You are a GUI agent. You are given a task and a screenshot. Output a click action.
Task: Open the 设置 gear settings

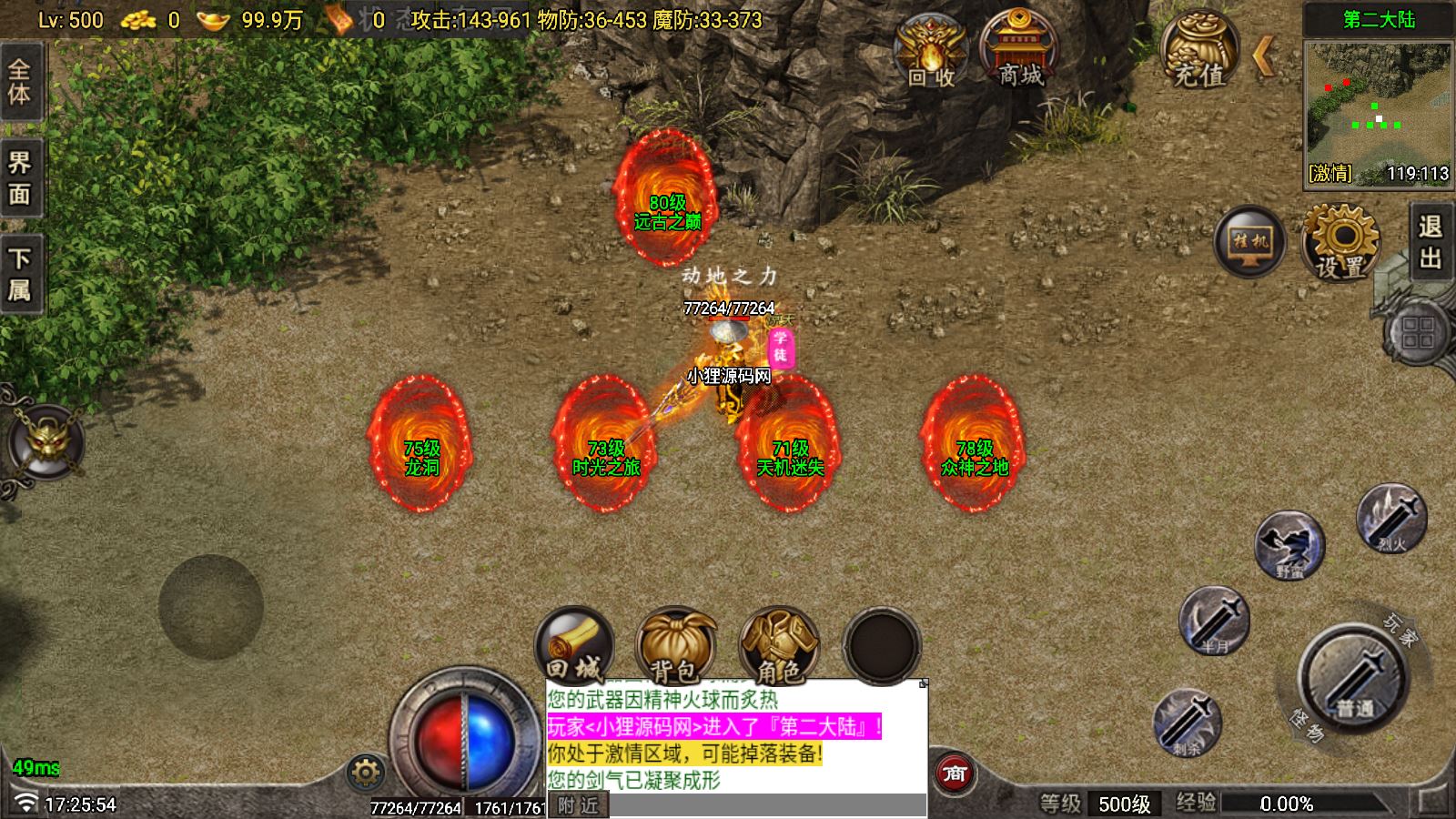pos(1340,242)
